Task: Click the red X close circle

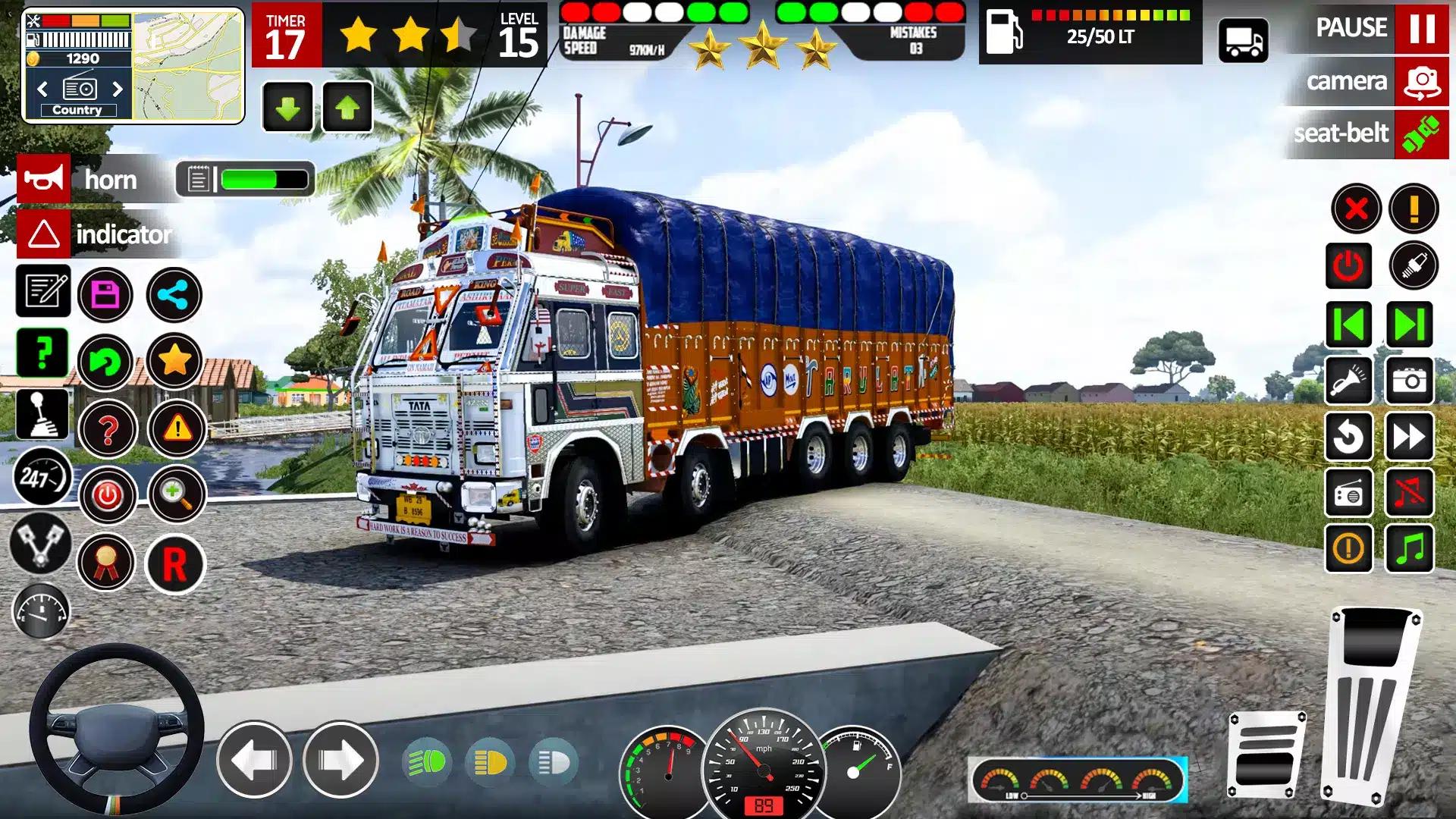Action: point(1356,209)
